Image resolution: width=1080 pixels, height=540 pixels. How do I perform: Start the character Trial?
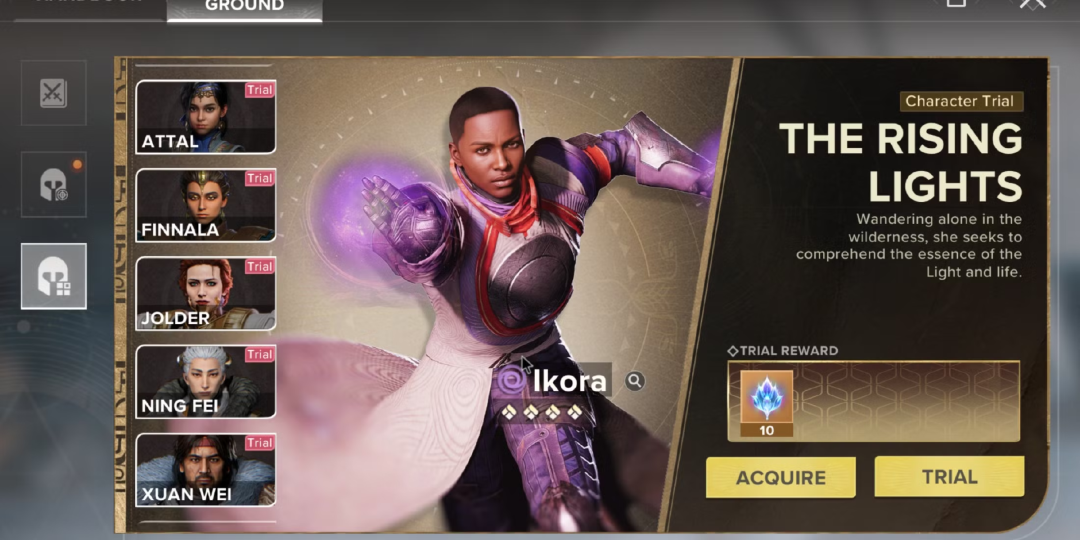(949, 476)
